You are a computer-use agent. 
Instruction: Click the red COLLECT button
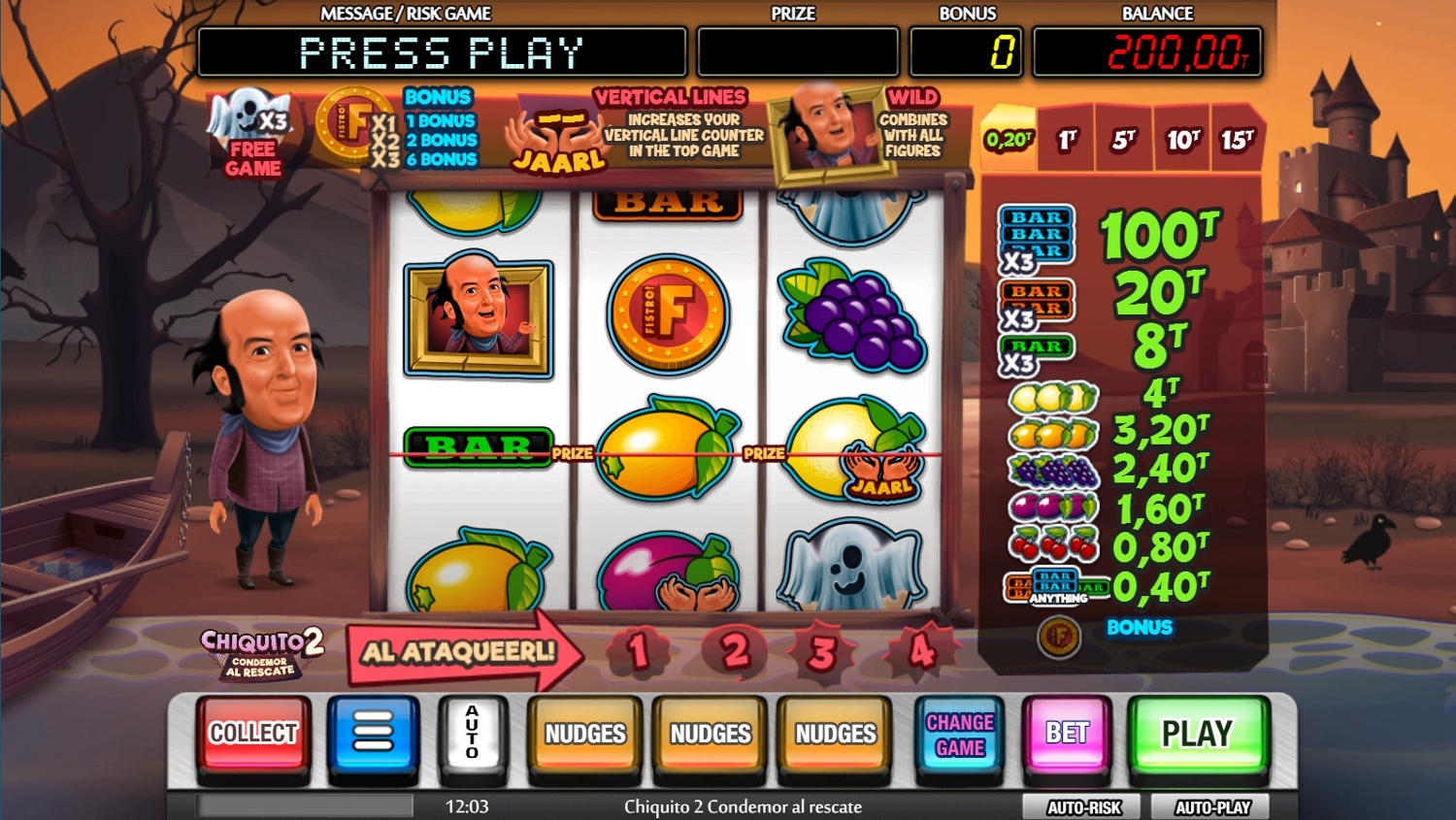(x=253, y=735)
